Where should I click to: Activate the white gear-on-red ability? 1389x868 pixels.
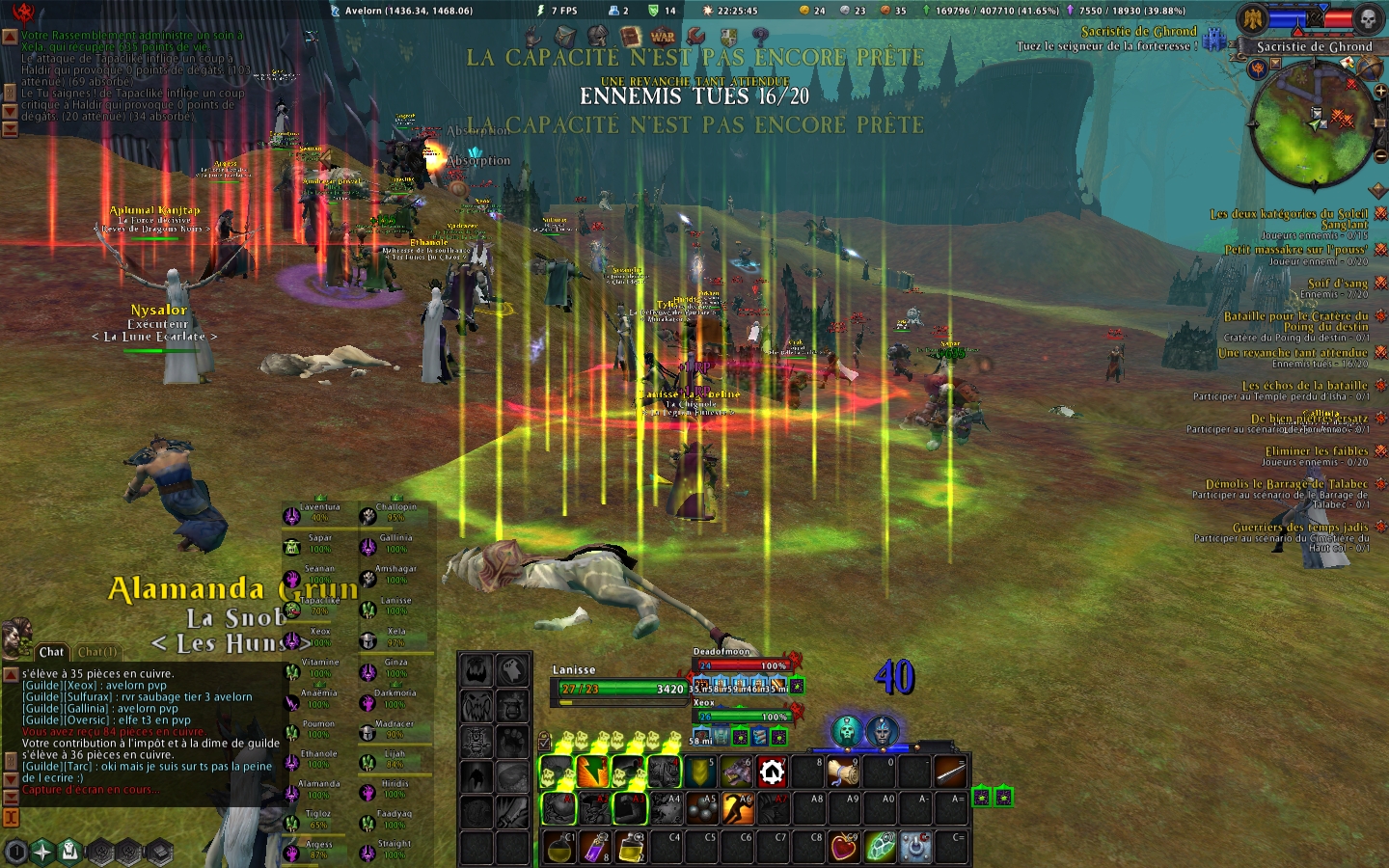pyautogui.click(x=771, y=773)
